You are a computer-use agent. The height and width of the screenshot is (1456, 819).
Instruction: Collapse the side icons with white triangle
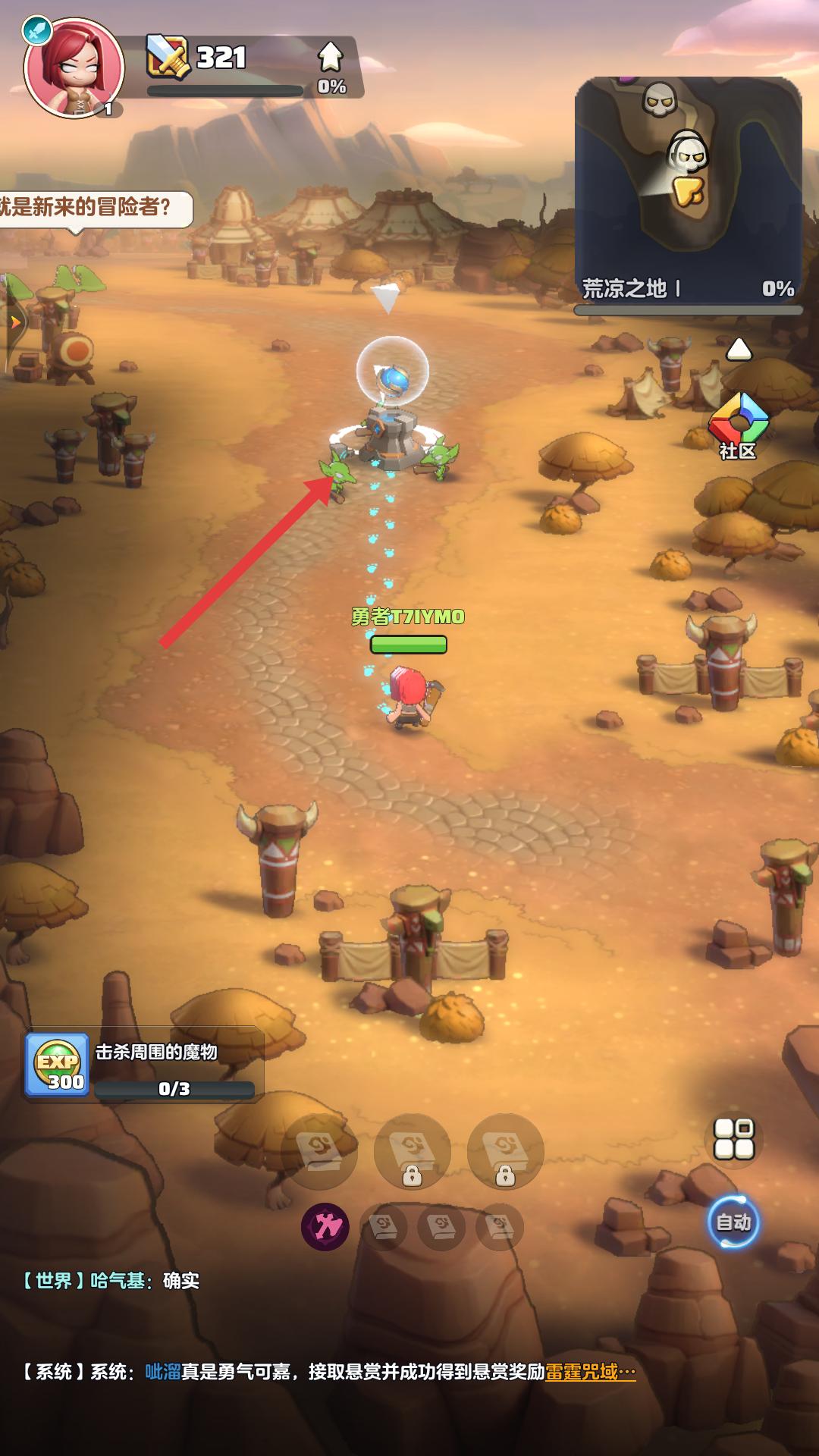(739, 350)
